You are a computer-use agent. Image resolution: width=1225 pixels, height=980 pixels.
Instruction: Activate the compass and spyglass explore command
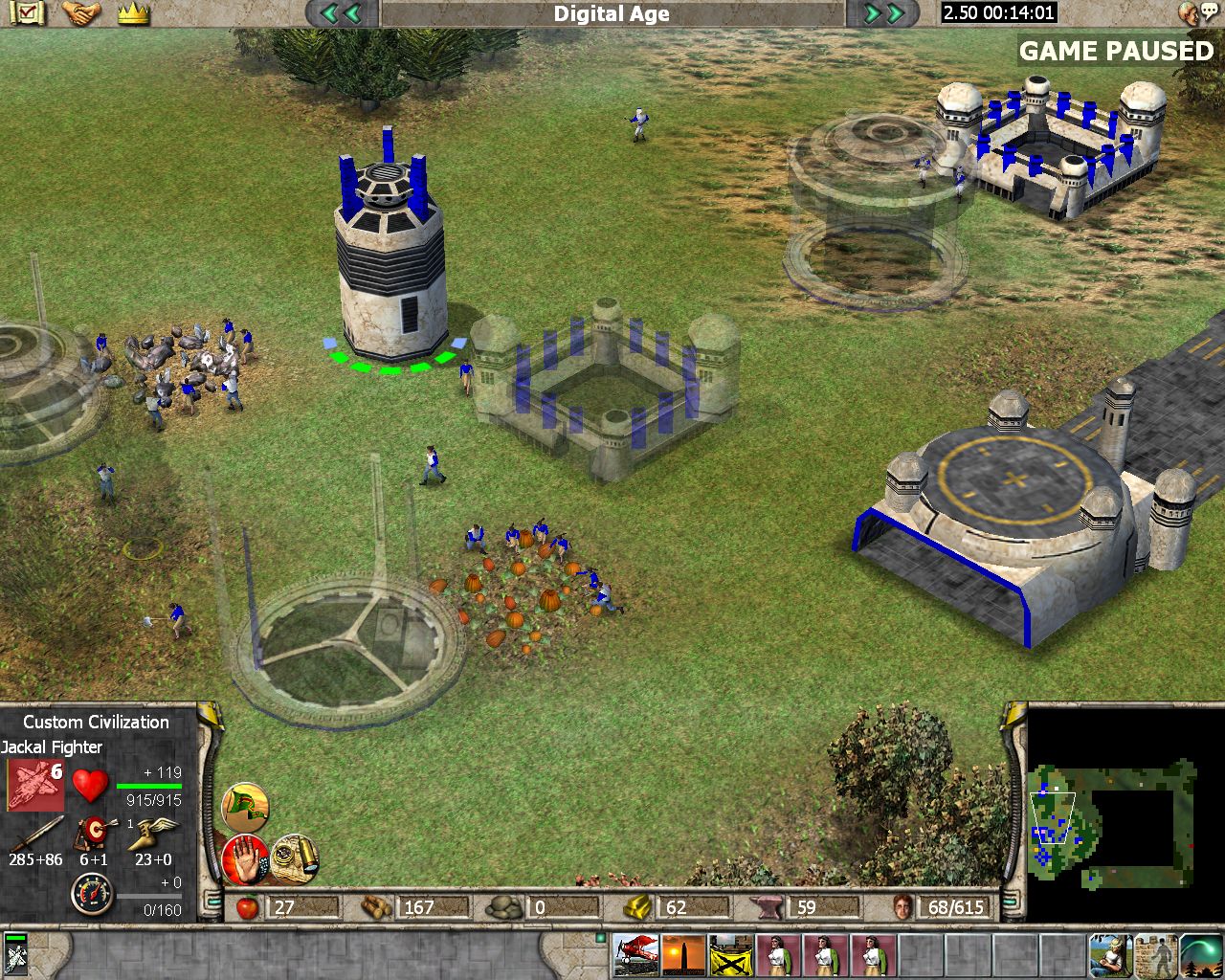(295, 858)
